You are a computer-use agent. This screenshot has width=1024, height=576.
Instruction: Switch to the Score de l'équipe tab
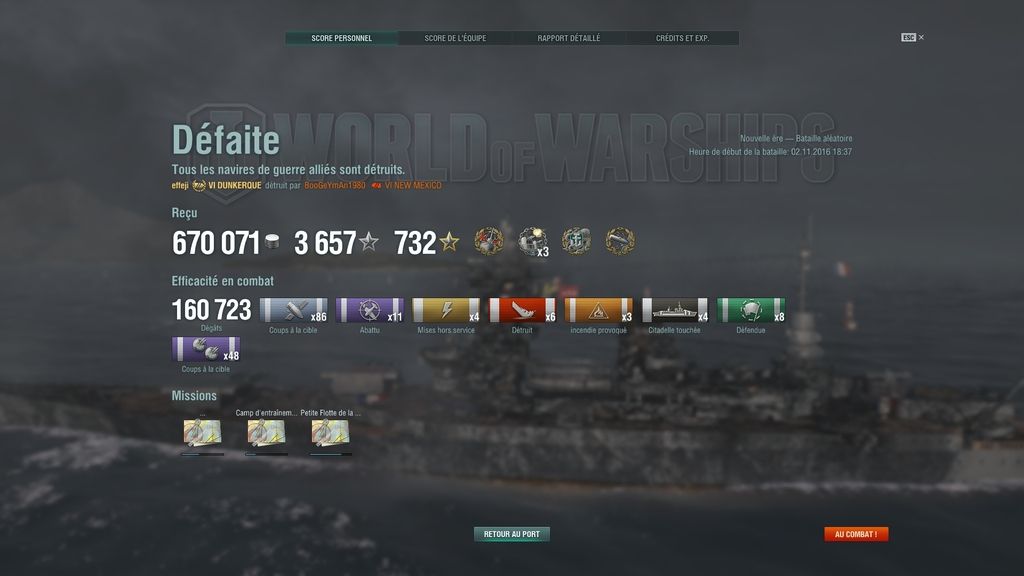[455, 38]
